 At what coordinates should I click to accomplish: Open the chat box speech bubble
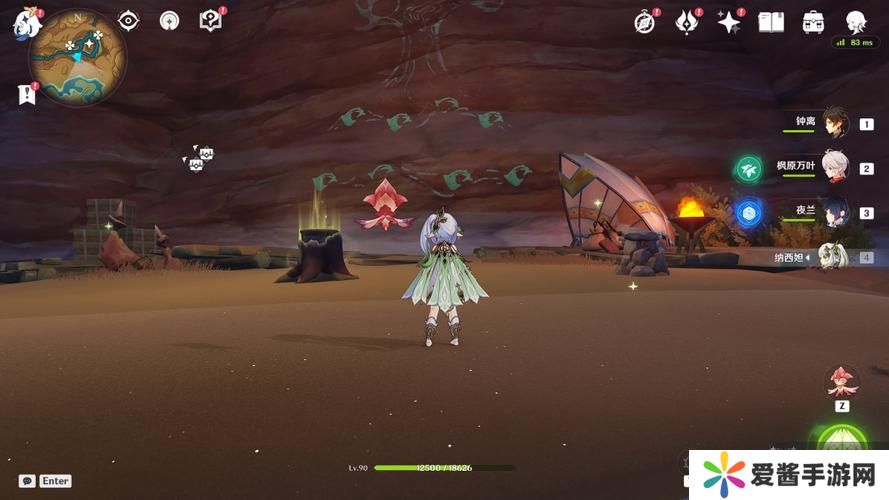pos(27,481)
